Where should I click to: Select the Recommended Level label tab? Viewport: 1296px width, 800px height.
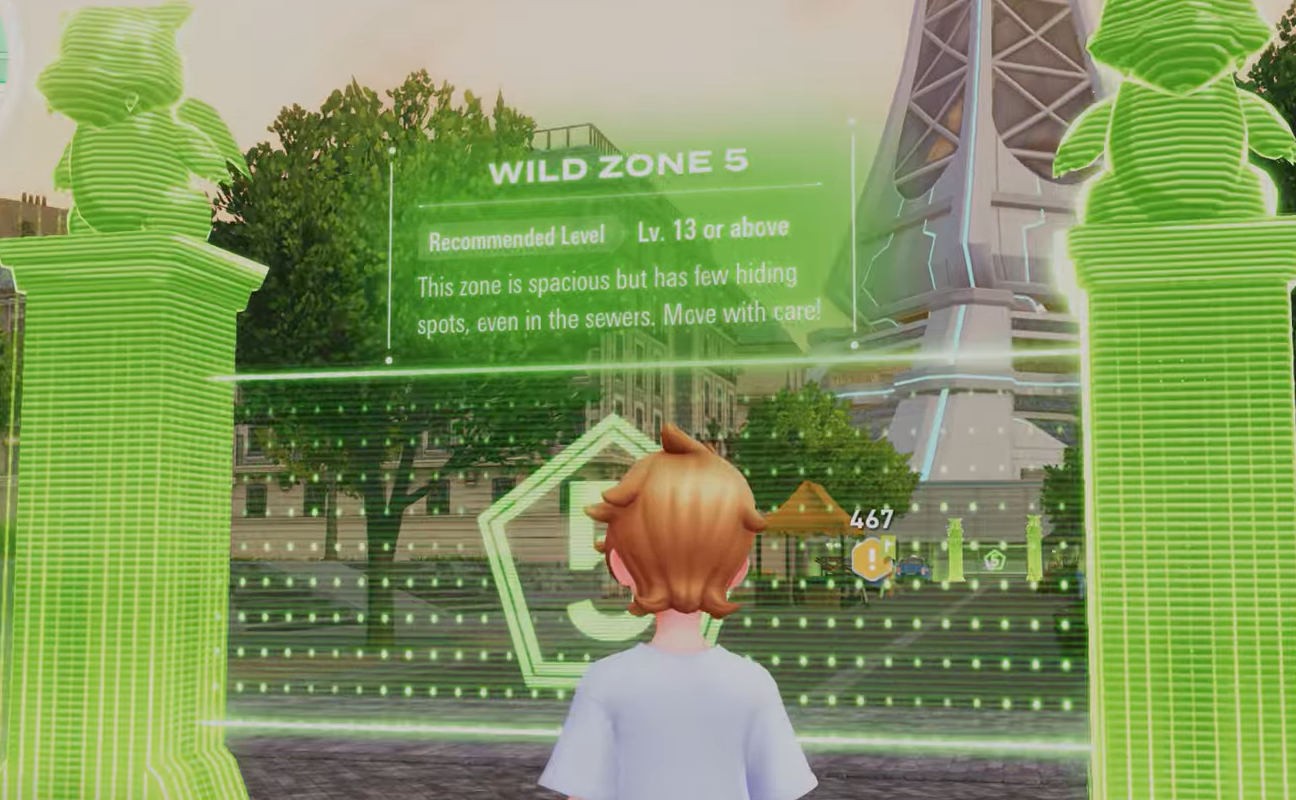click(517, 233)
